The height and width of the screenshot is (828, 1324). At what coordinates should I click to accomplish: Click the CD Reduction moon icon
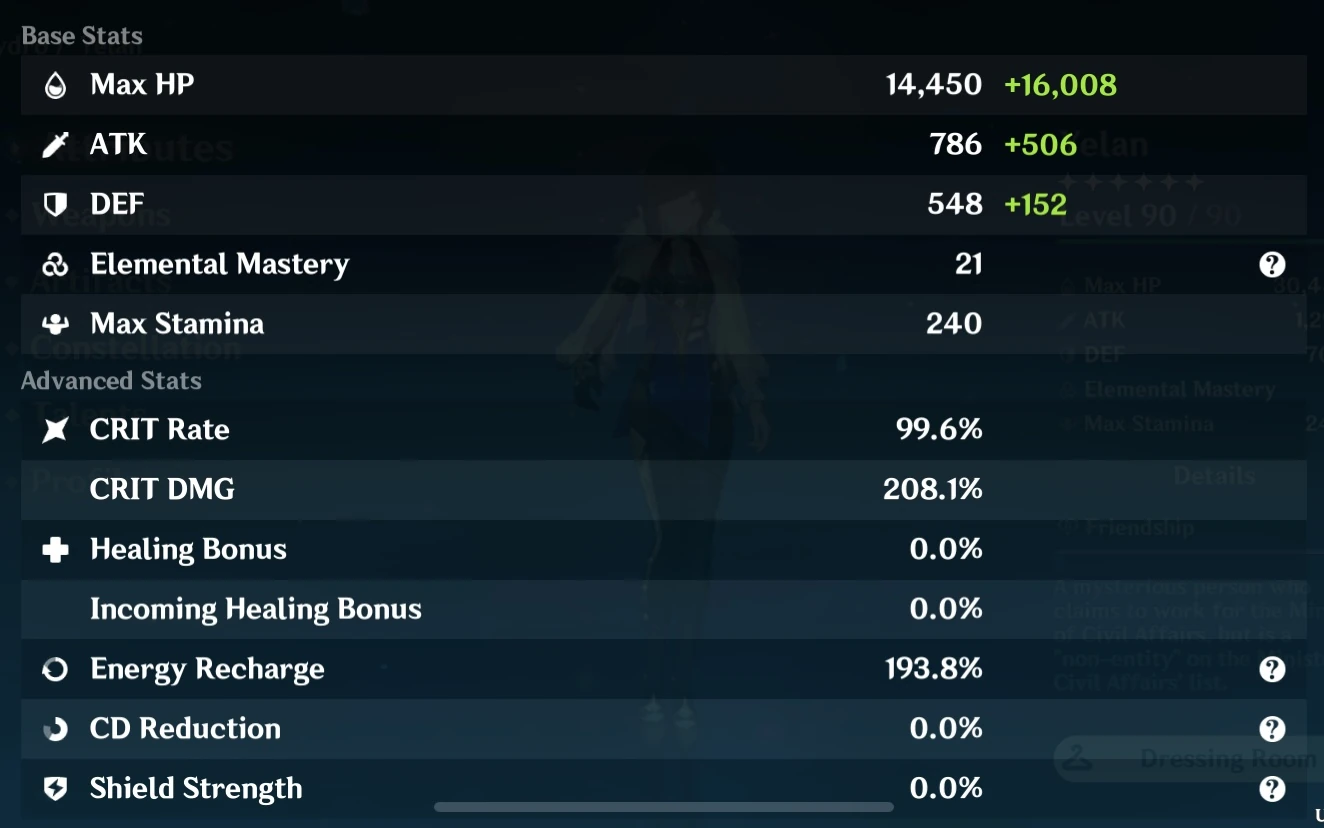pos(56,729)
